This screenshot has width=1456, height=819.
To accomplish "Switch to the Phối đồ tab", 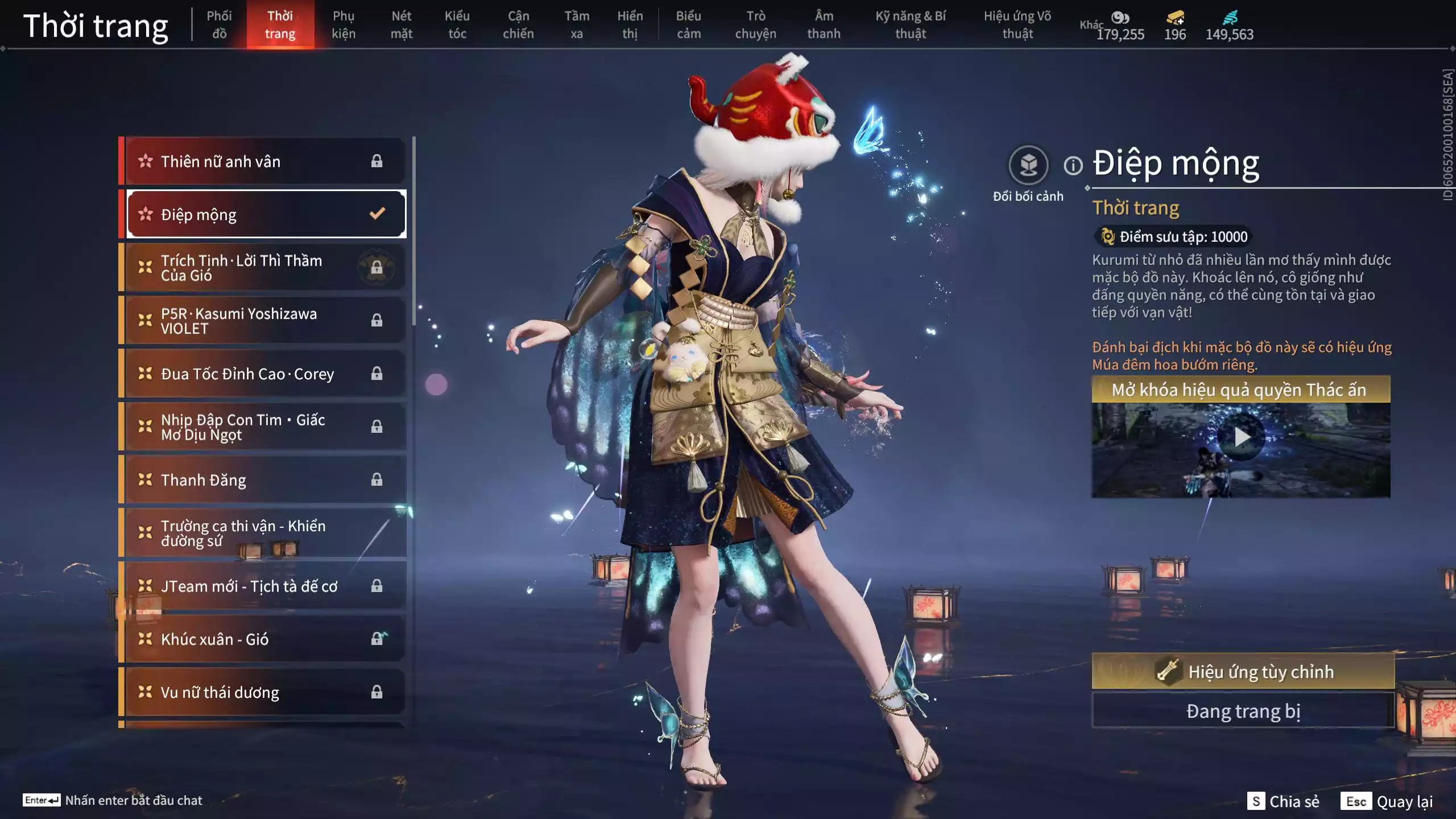I will coord(219,25).
